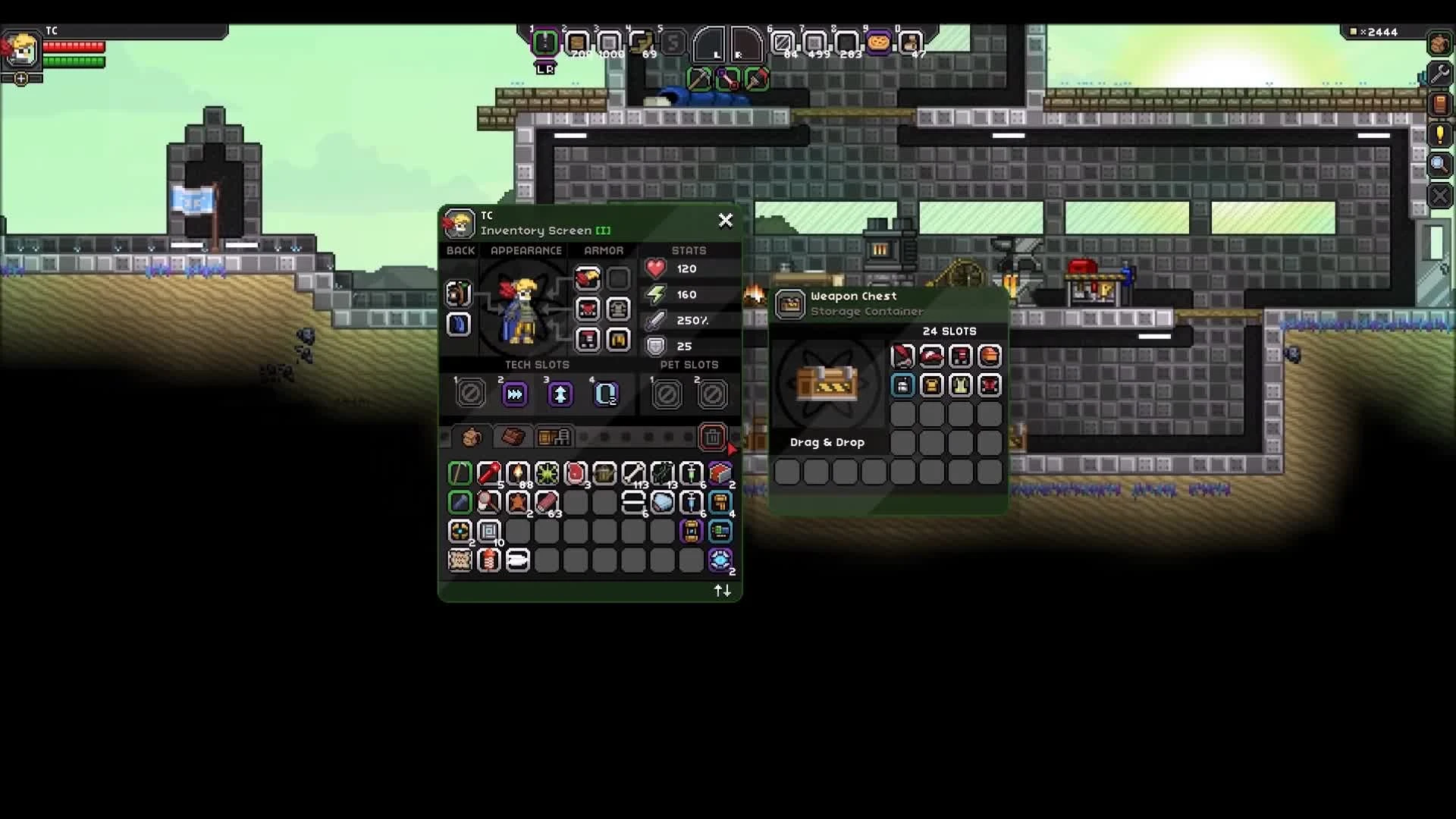Image resolution: width=1456 pixels, height=819 pixels.
Task: Toggle the jump tech in Tech Slot 3
Action: click(559, 393)
